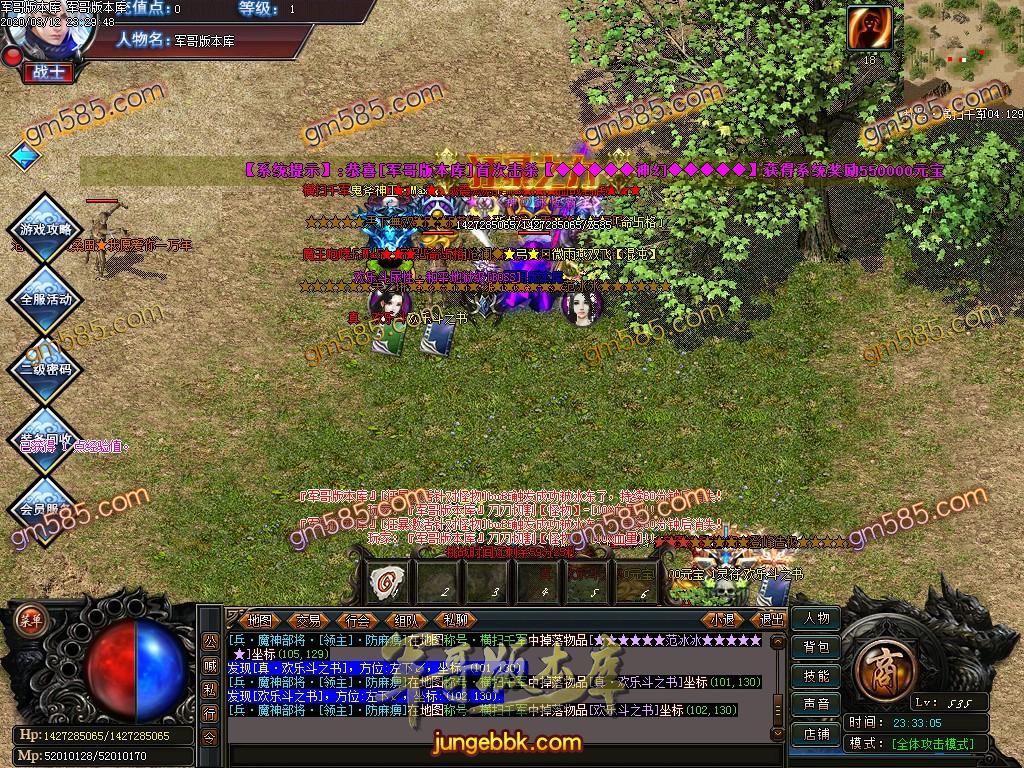Open the 技能 skills panel

point(816,676)
